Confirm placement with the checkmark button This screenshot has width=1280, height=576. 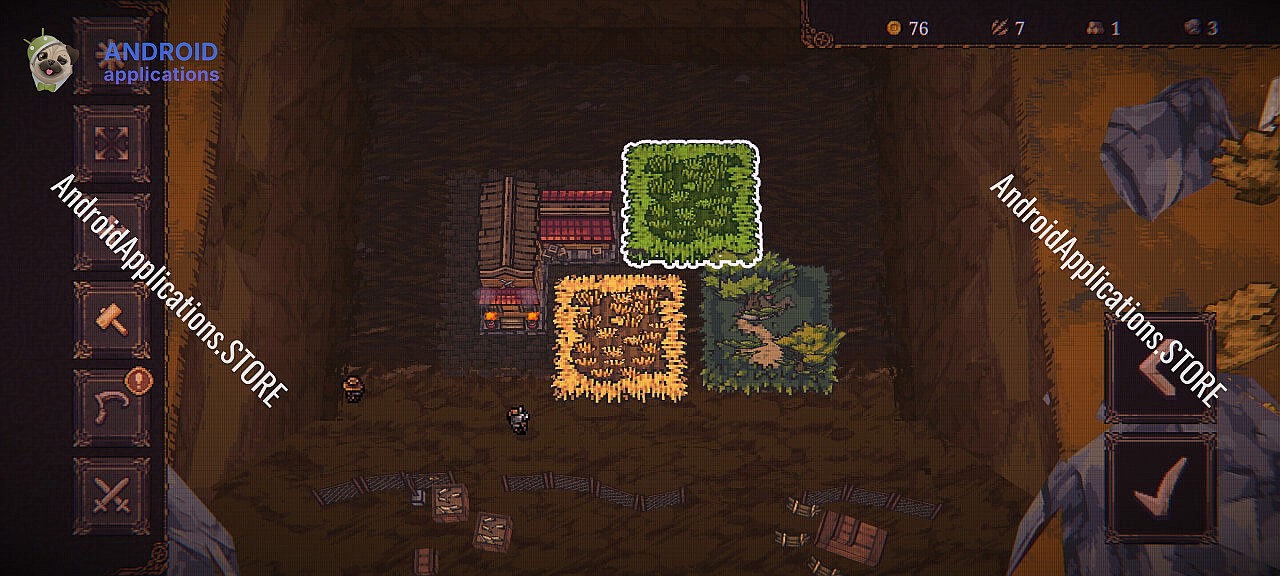coord(1160,488)
